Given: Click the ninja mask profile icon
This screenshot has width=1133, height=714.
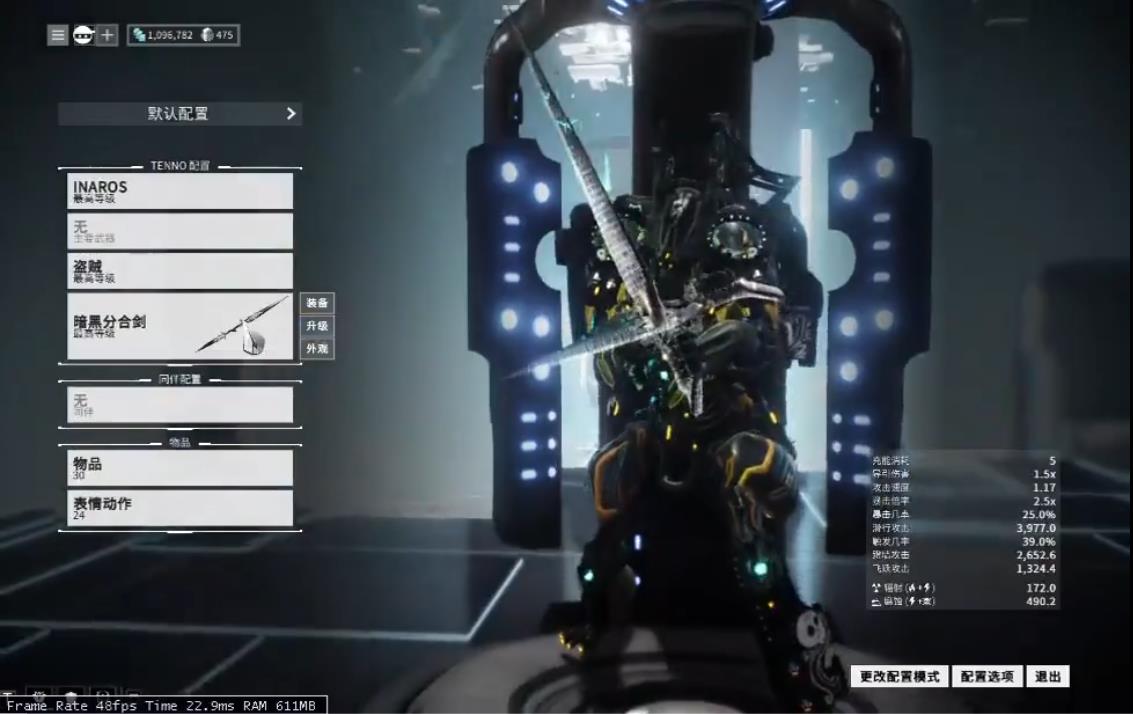Looking at the screenshot, I should click(x=83, y=35).
